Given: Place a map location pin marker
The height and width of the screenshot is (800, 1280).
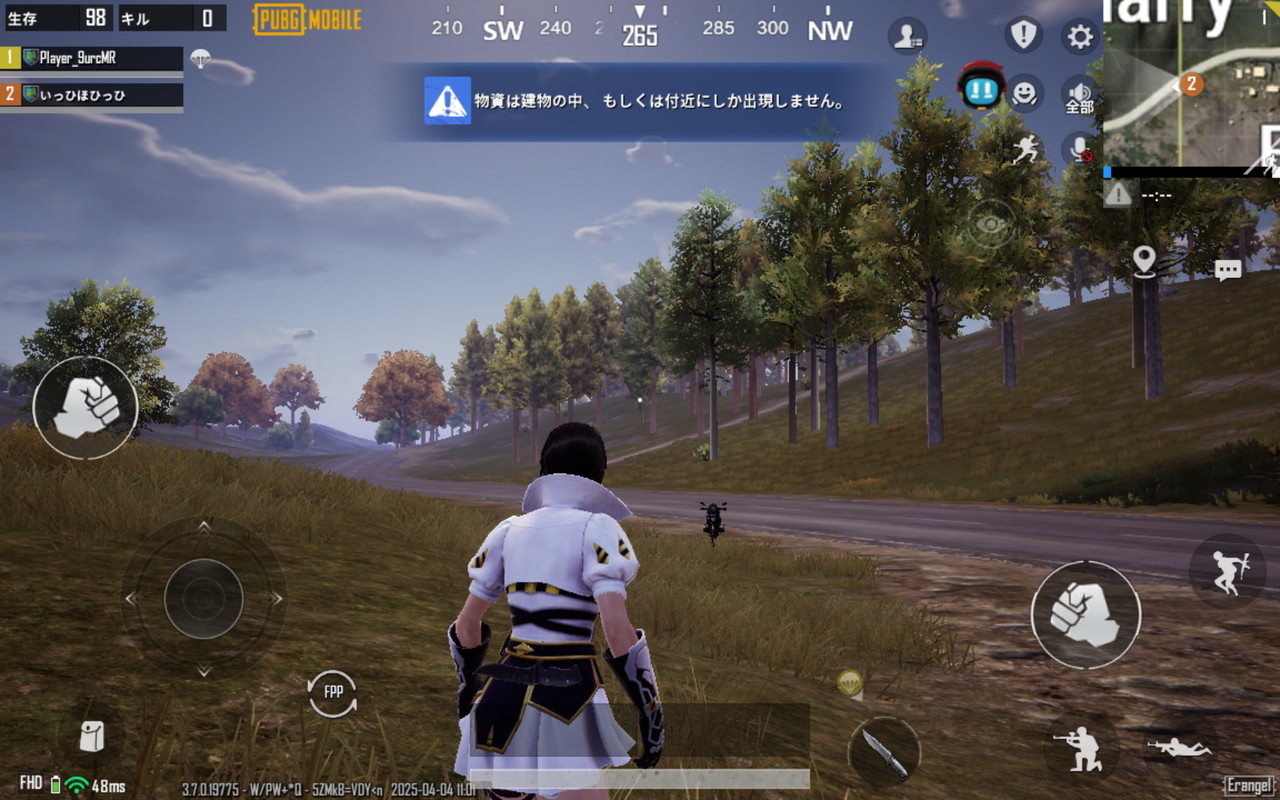Looking at the screenshot, I should click(x=1145, y=261).
